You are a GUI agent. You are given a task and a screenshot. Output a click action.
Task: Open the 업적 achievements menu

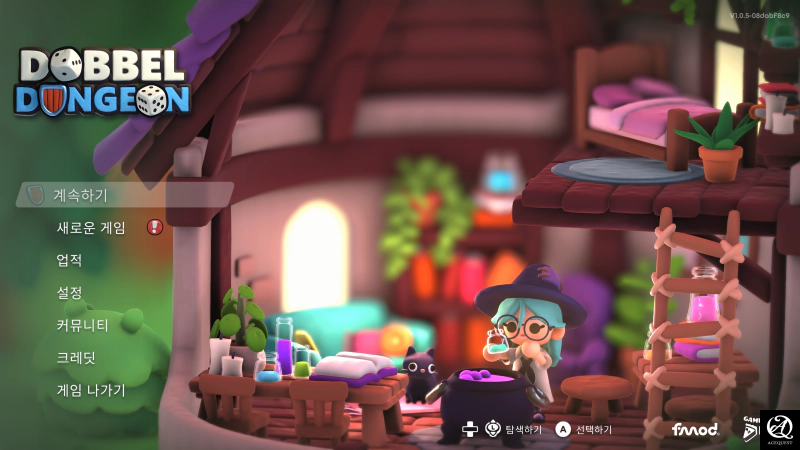pos(69,260)
